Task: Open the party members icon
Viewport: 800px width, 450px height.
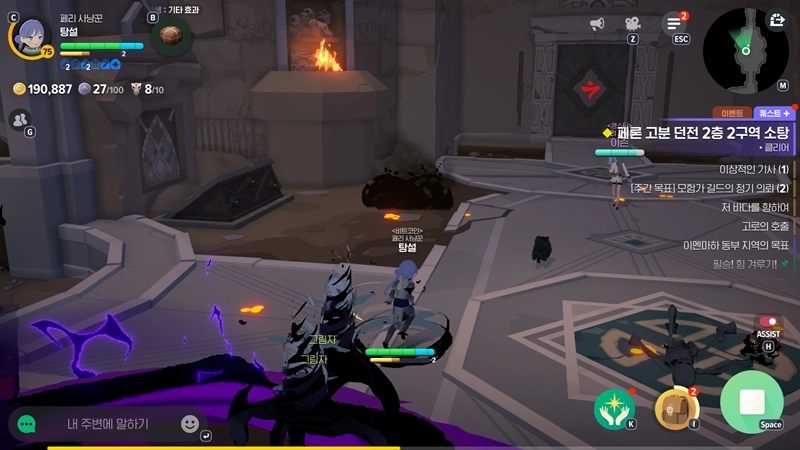Action: (x=19, y=119)
